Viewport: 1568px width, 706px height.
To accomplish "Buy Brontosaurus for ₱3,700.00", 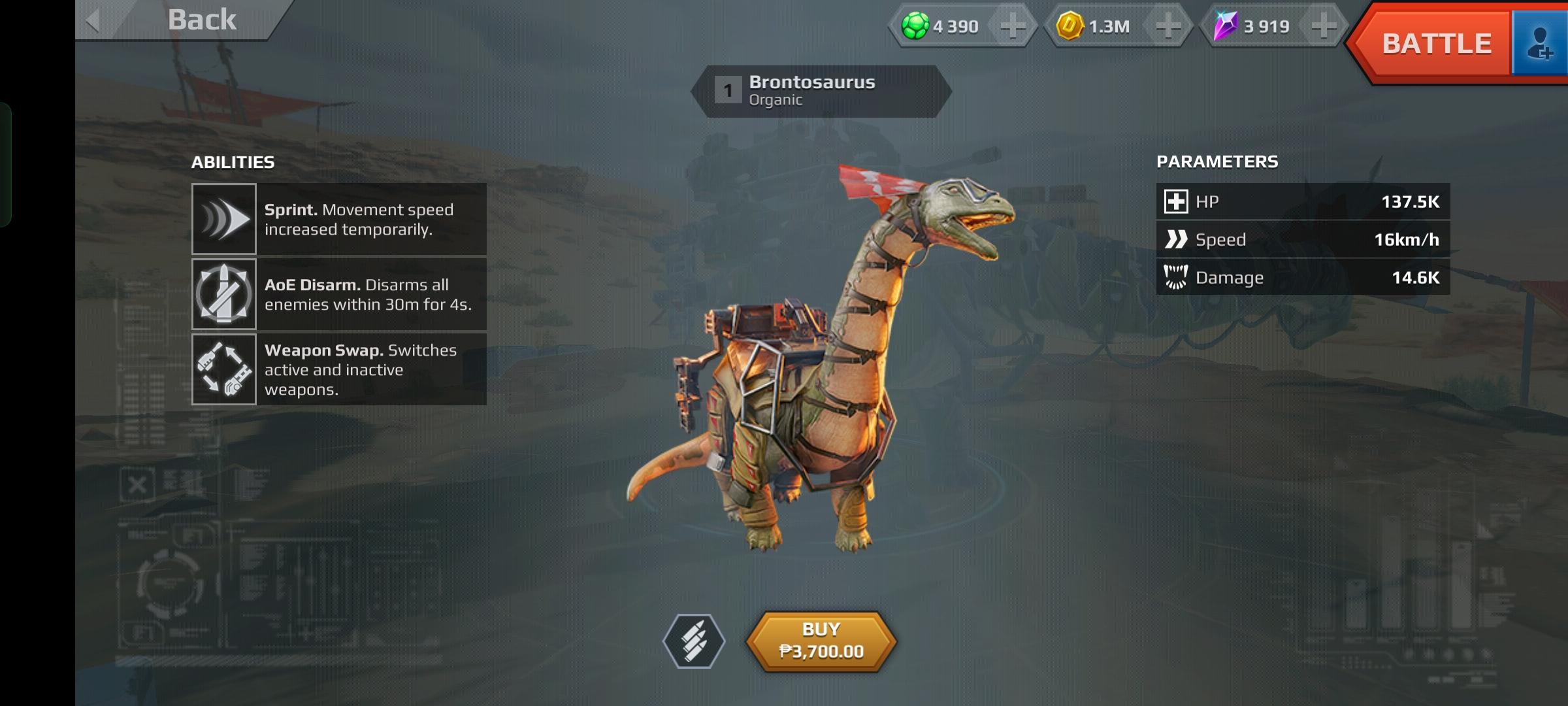I will [821, 641].
